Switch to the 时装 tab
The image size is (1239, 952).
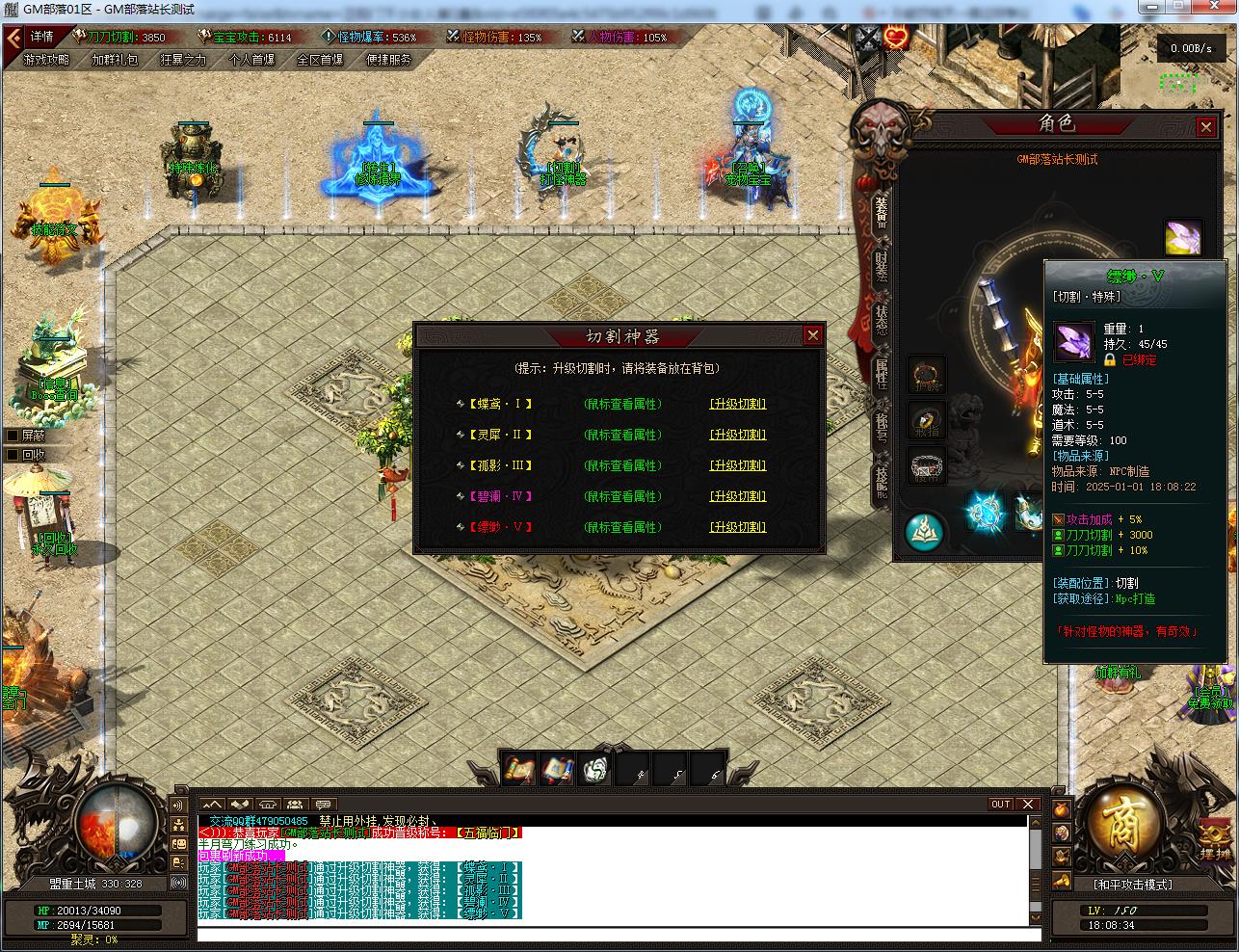[881, 265]
